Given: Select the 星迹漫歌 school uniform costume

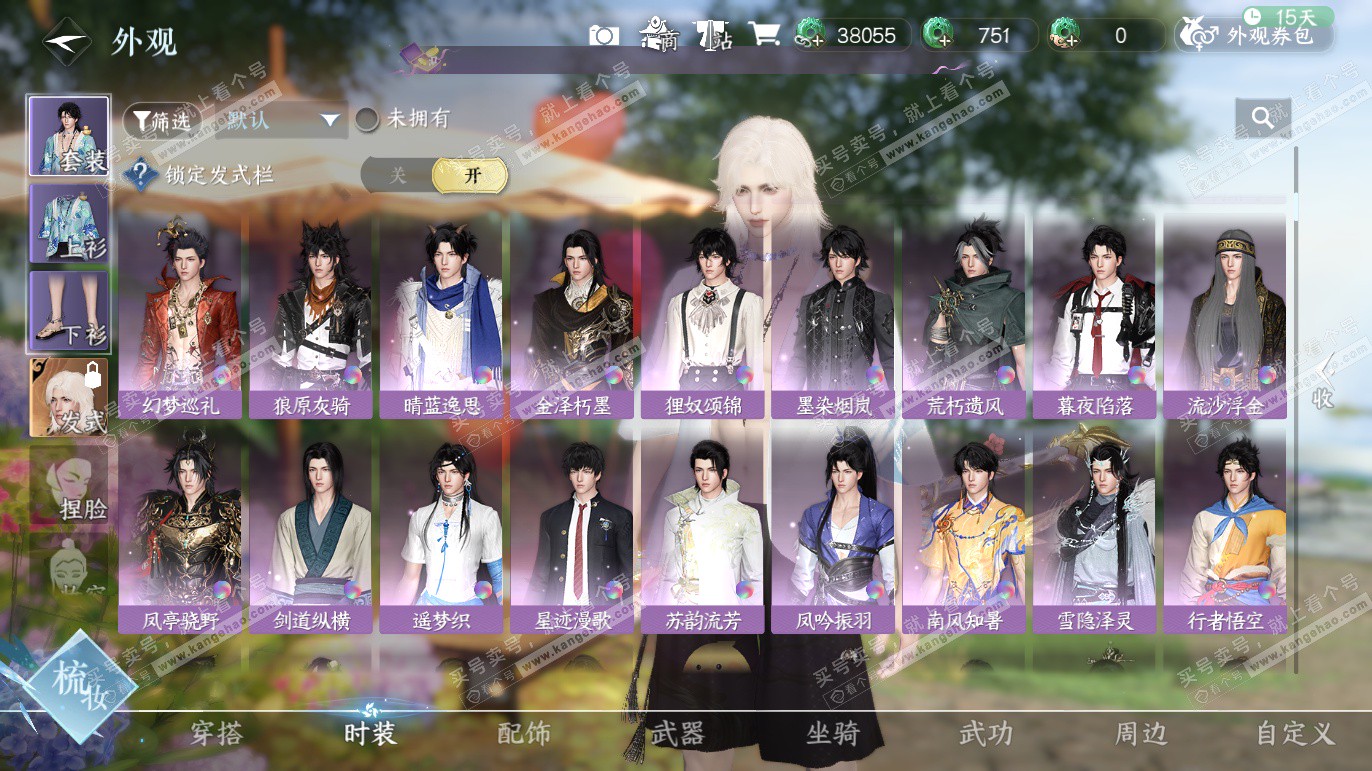Looking at the screenshot, I should pyautogui.click(x=573, y=534).
